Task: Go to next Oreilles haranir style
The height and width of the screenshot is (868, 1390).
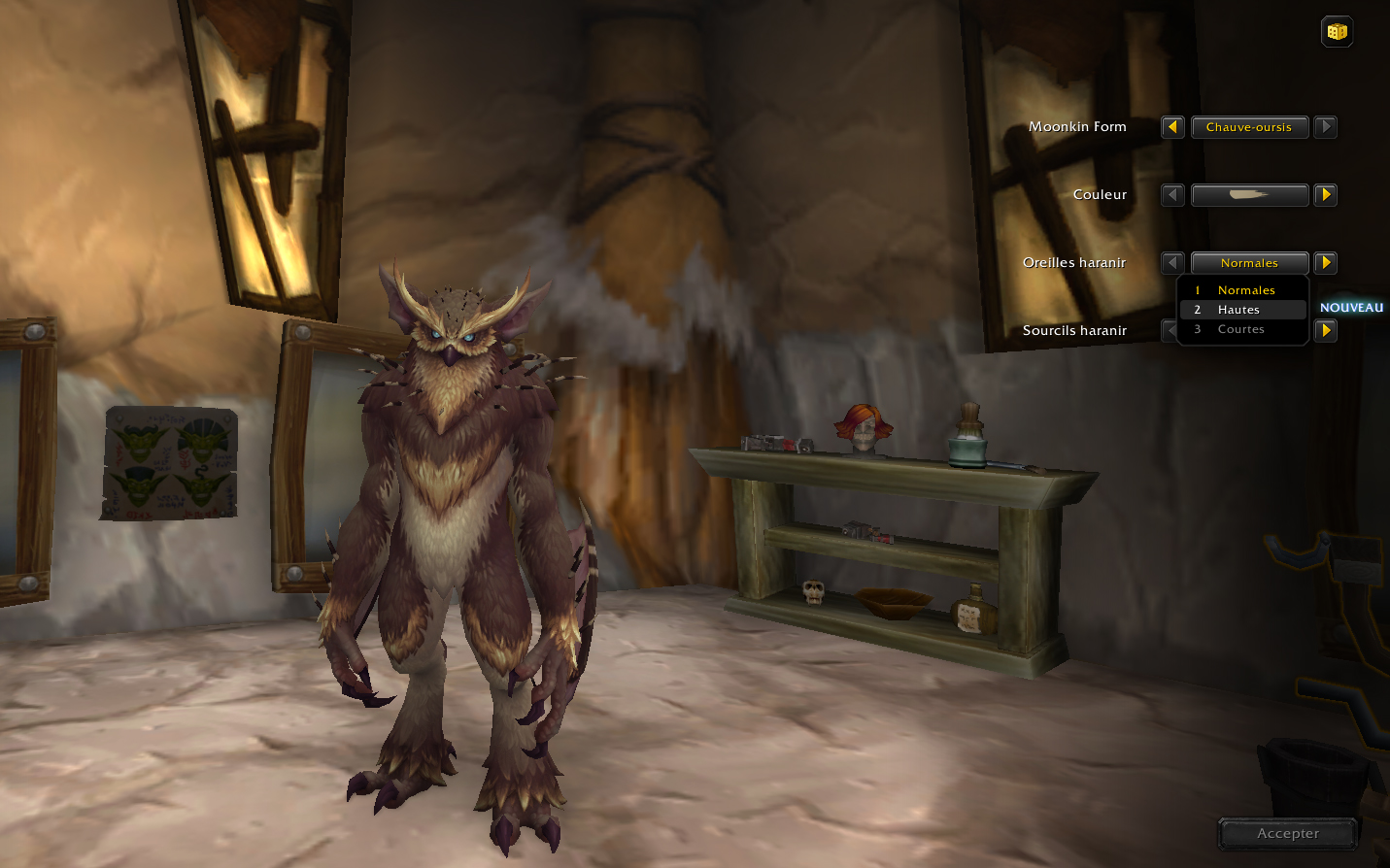Action: tap(1326, 263)
